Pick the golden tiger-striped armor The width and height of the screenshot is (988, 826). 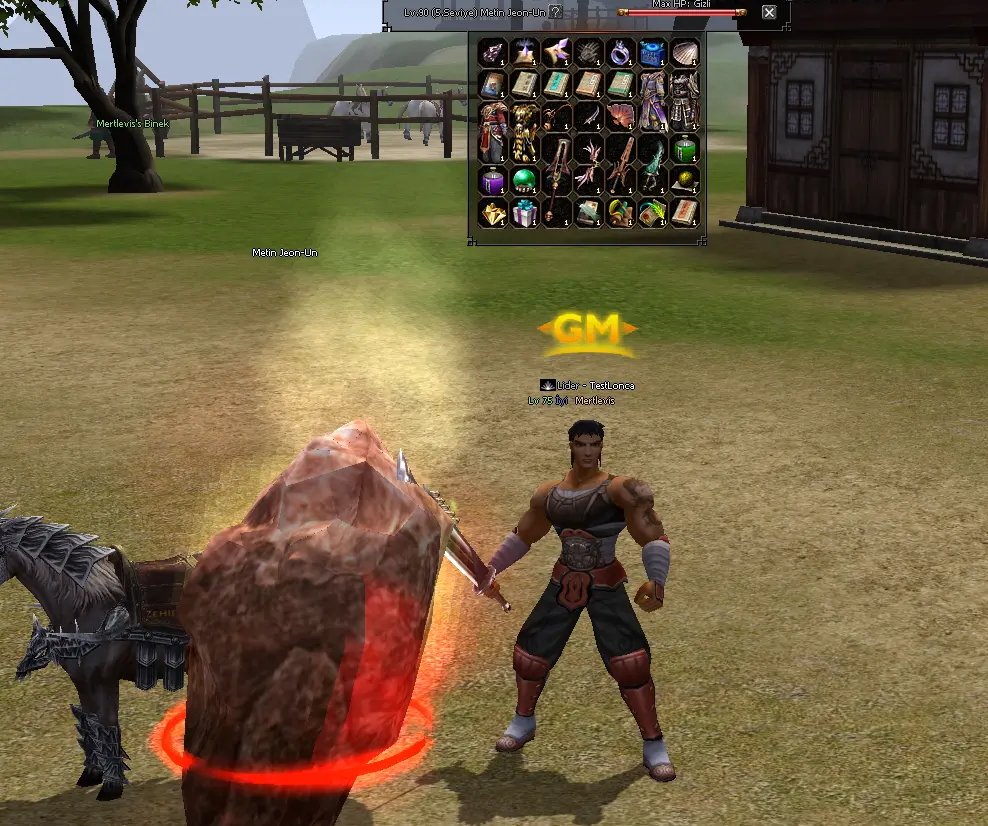524,130
